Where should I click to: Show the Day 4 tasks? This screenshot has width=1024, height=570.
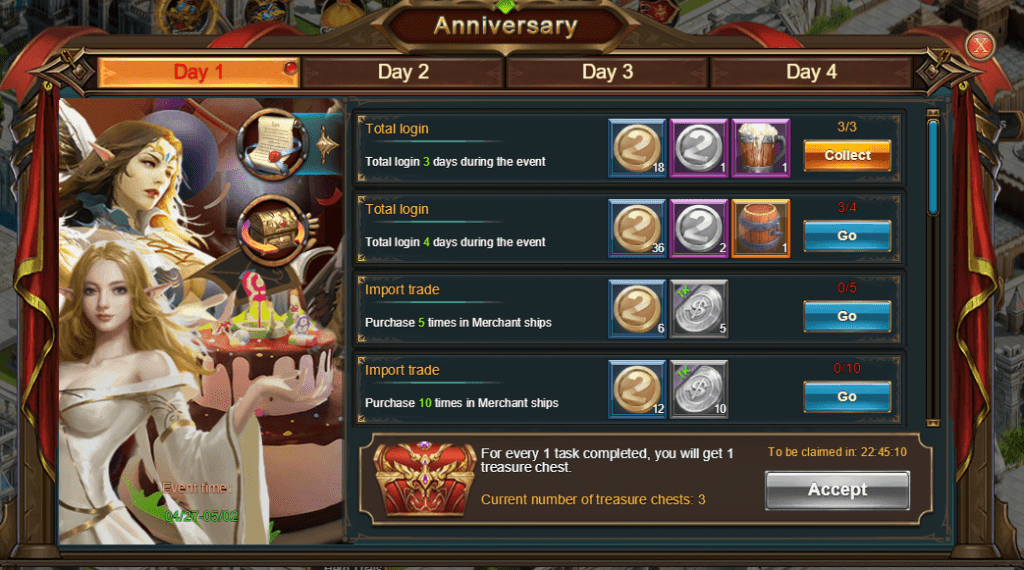[x=811, y=72]
